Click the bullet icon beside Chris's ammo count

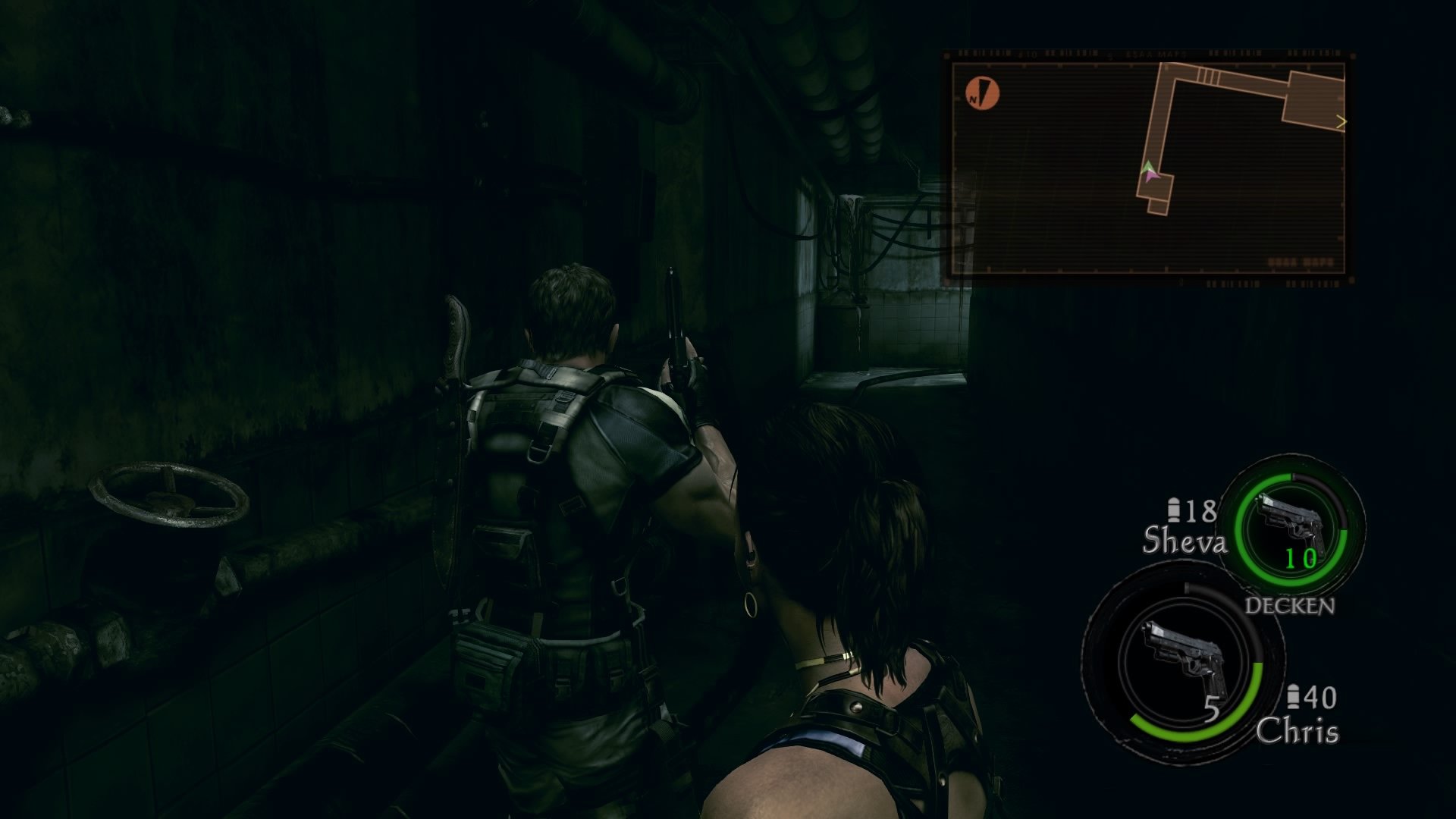click(1294, 696)
